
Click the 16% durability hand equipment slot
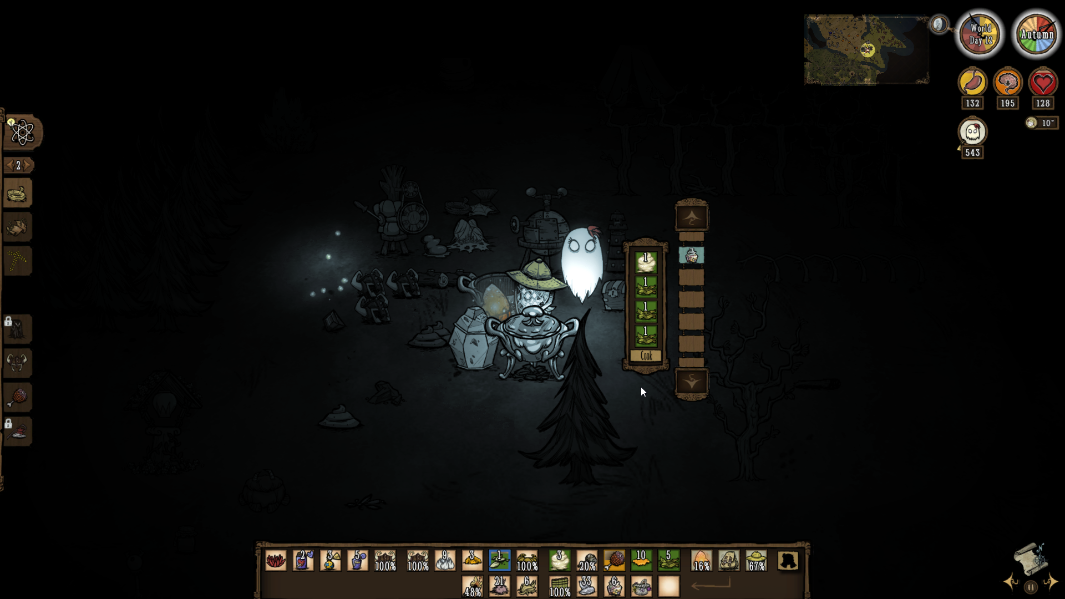pos(702,561)
